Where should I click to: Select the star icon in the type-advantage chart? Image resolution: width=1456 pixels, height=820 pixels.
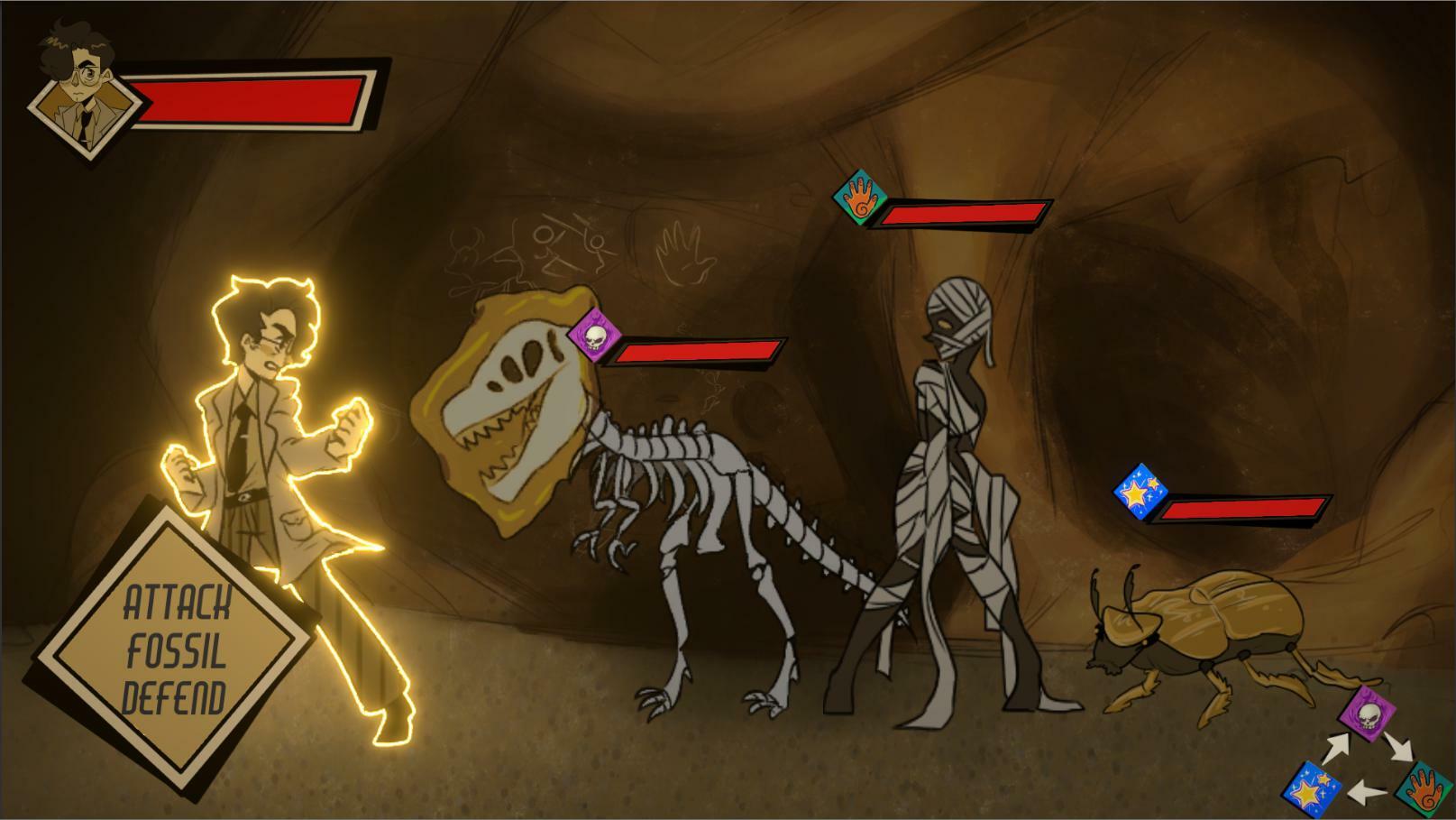1310,787
